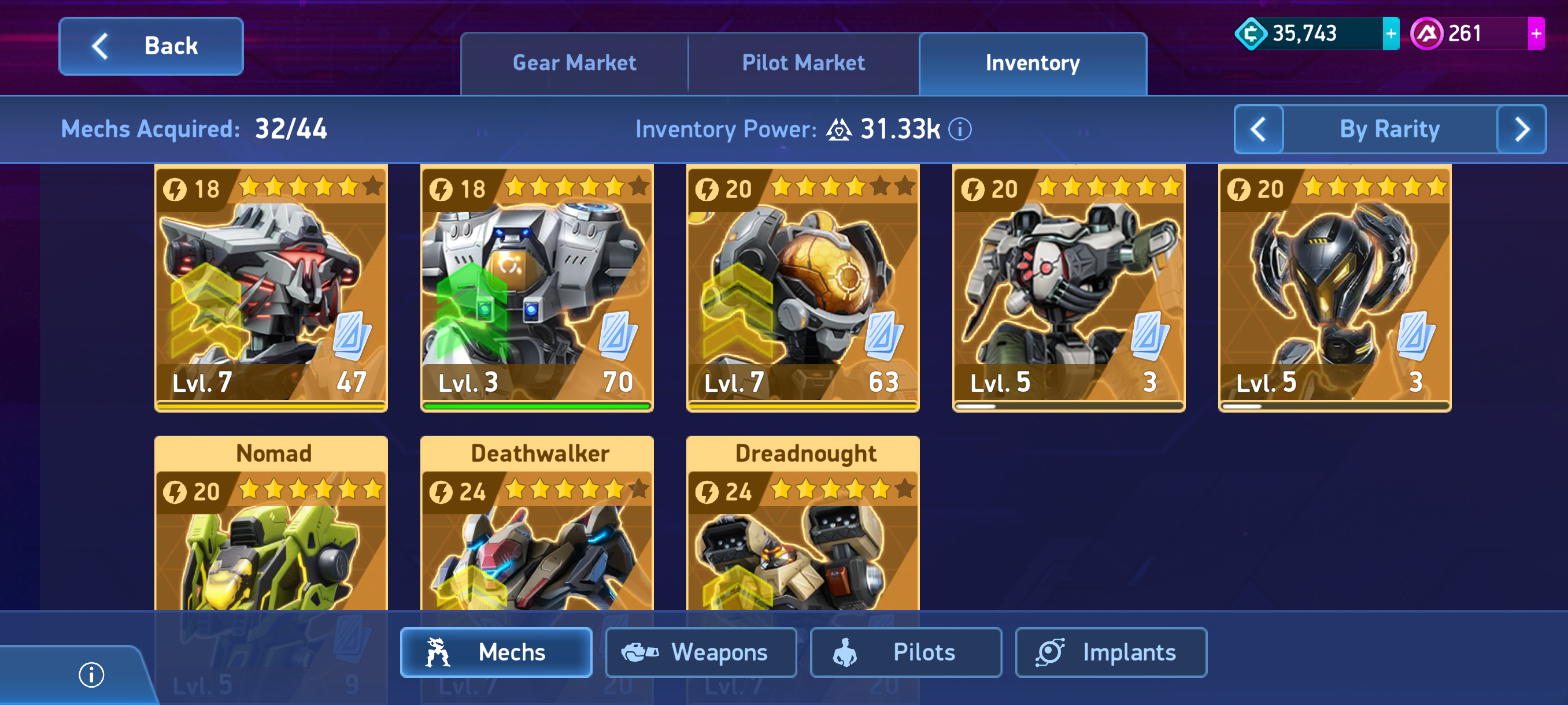Screen dimensions: 1568x705
Task: Show the Mechs inventory category
Action: pyautogui.click(x=496, y=652)
